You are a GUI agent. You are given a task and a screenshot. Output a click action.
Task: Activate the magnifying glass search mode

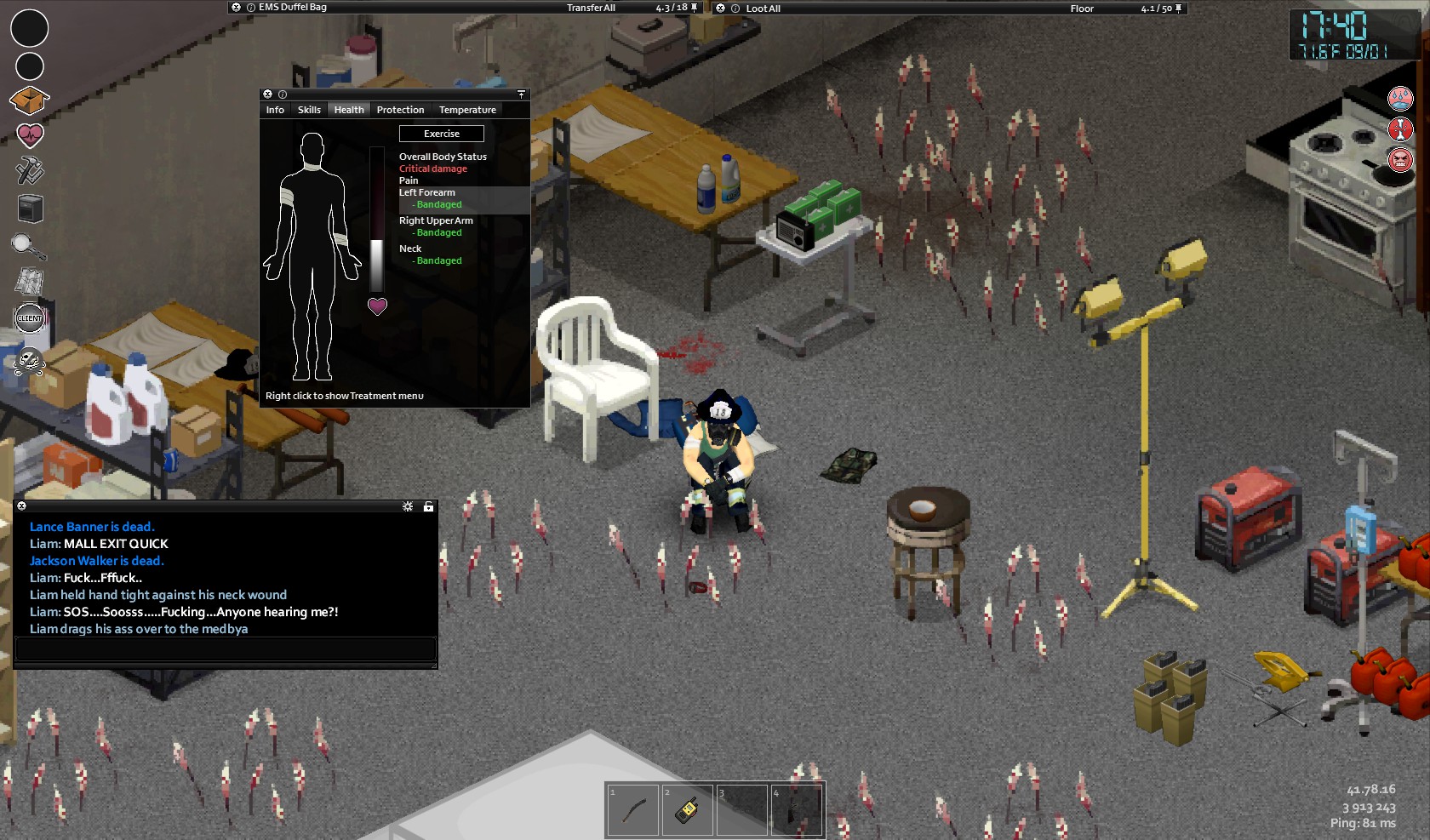pyautogui.click(x=28, y=246)
